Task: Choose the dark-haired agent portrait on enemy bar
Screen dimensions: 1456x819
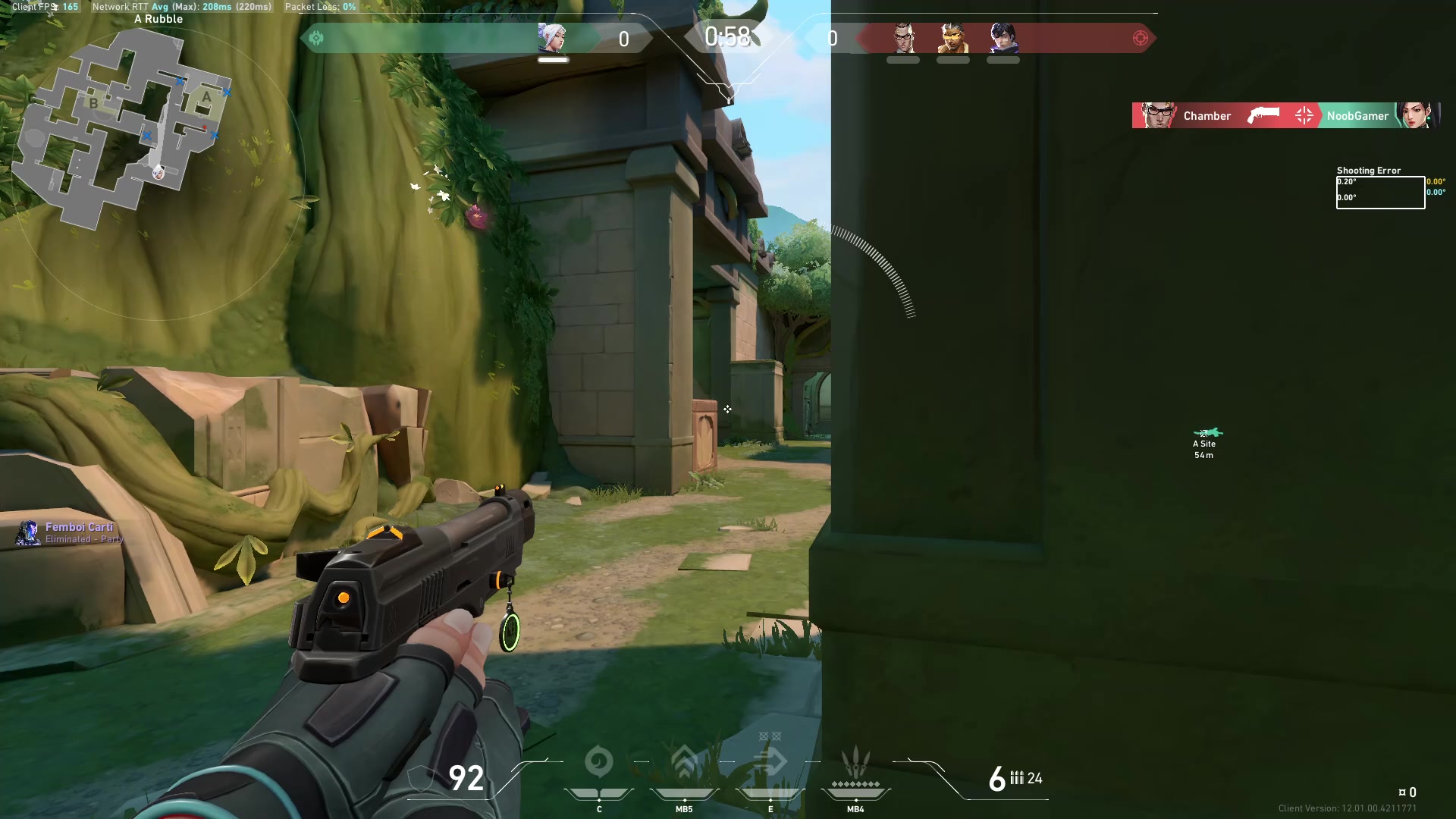Action: click(1003, 36)
